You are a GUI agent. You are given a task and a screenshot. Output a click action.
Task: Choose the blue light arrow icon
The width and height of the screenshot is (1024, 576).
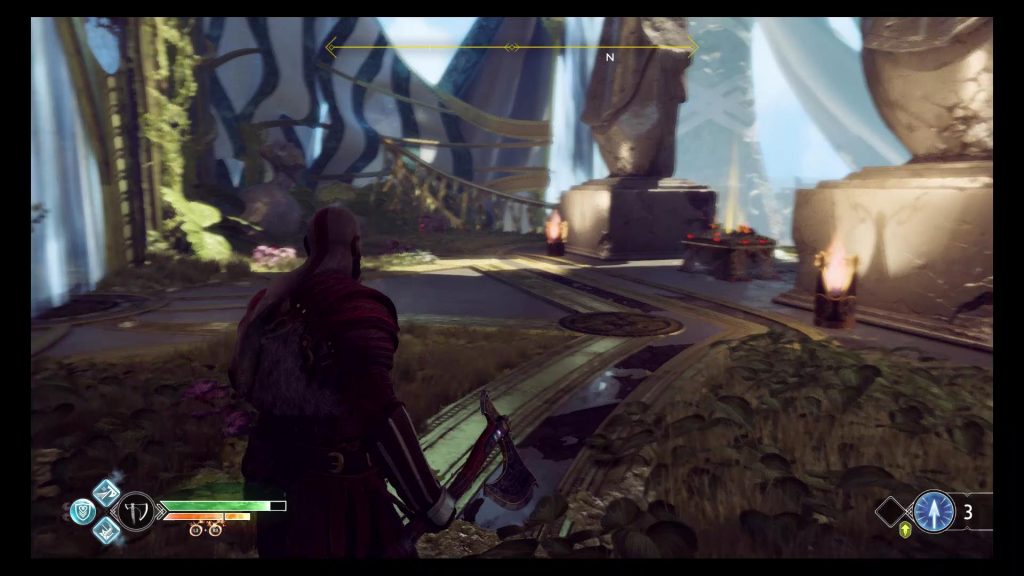[x=933, y=511]
